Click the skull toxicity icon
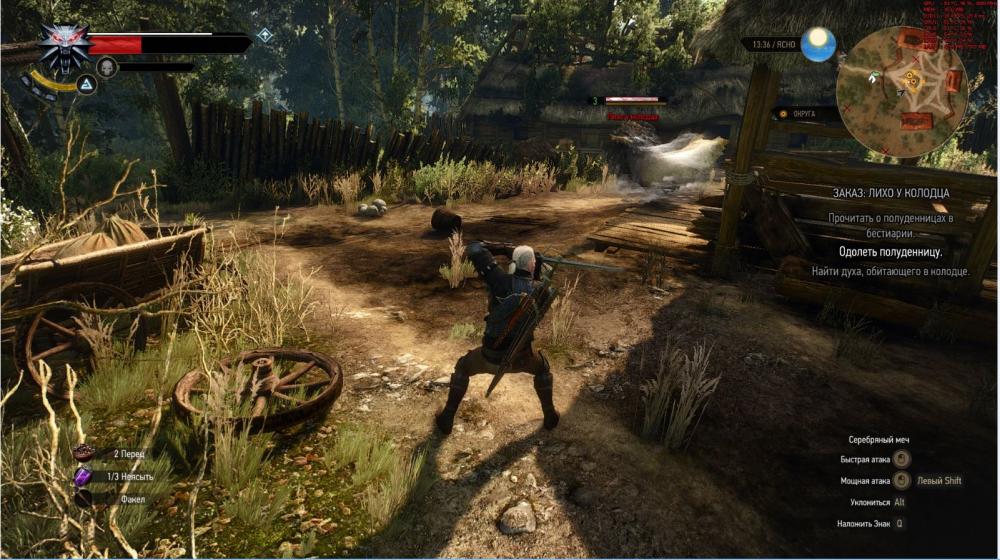The image size is (1000, 560). tap(106, 67)
